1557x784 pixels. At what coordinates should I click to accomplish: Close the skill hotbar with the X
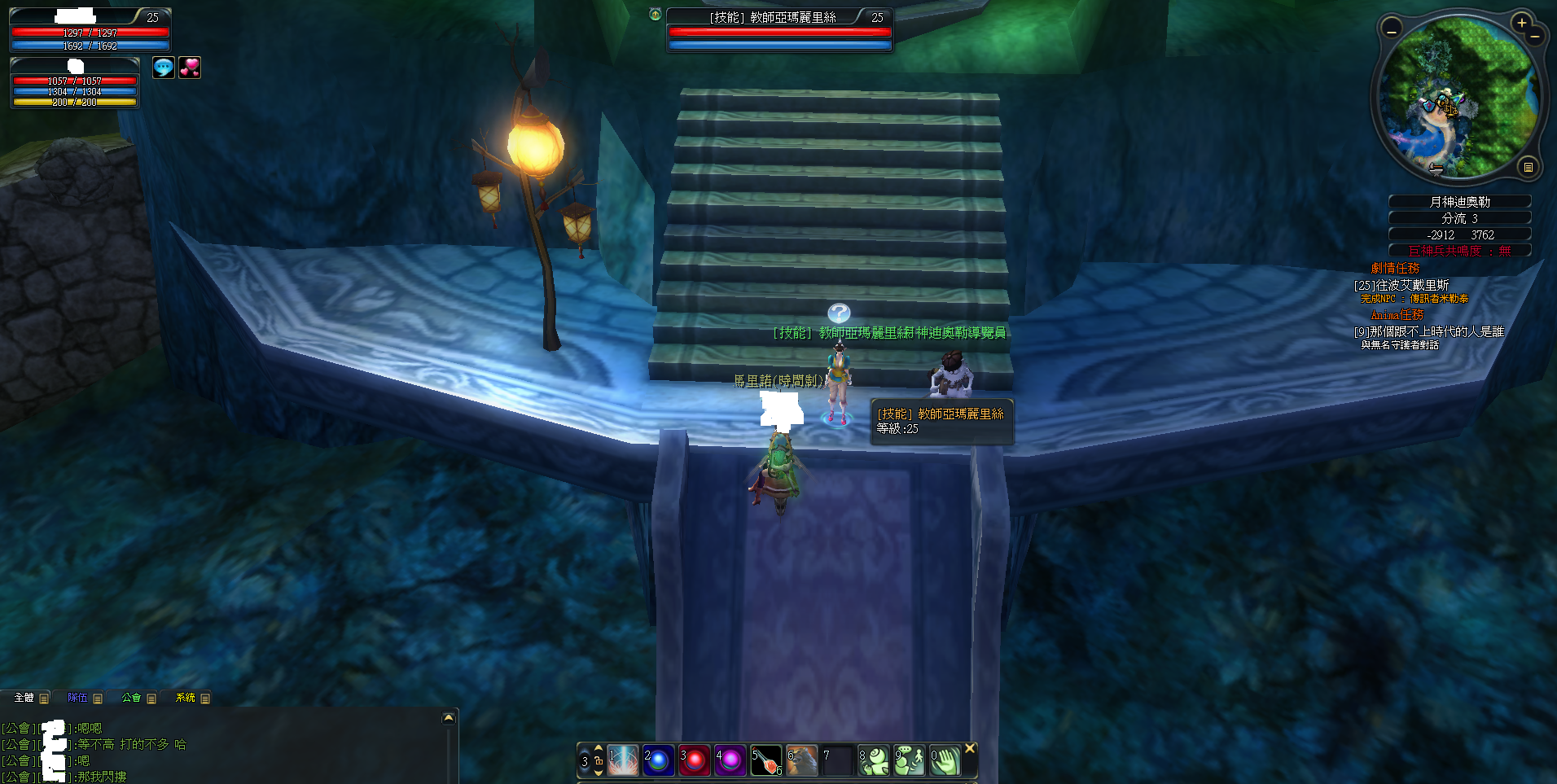[x=970, y=748]
